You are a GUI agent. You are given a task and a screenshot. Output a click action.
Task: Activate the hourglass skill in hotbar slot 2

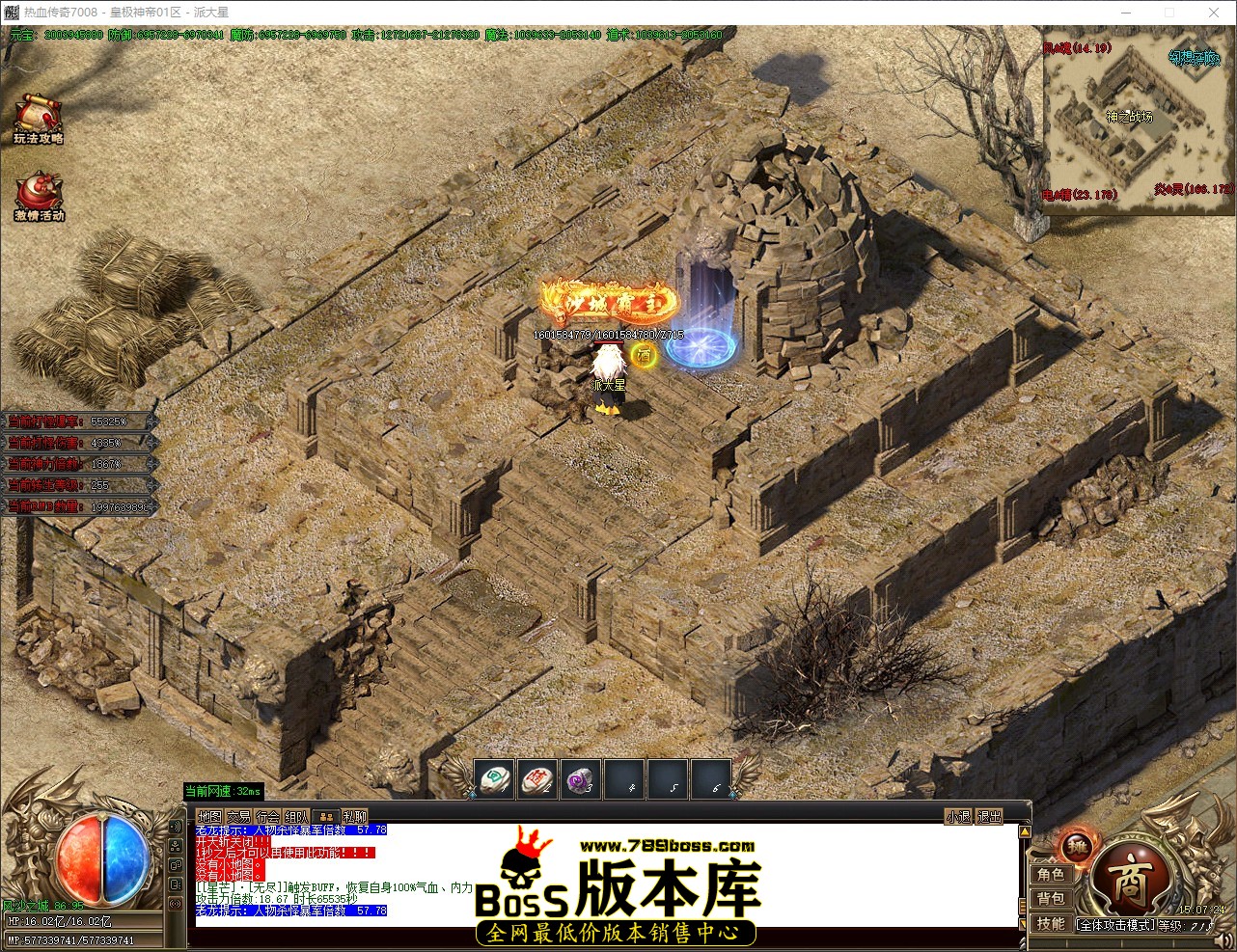tap(537, 780)
